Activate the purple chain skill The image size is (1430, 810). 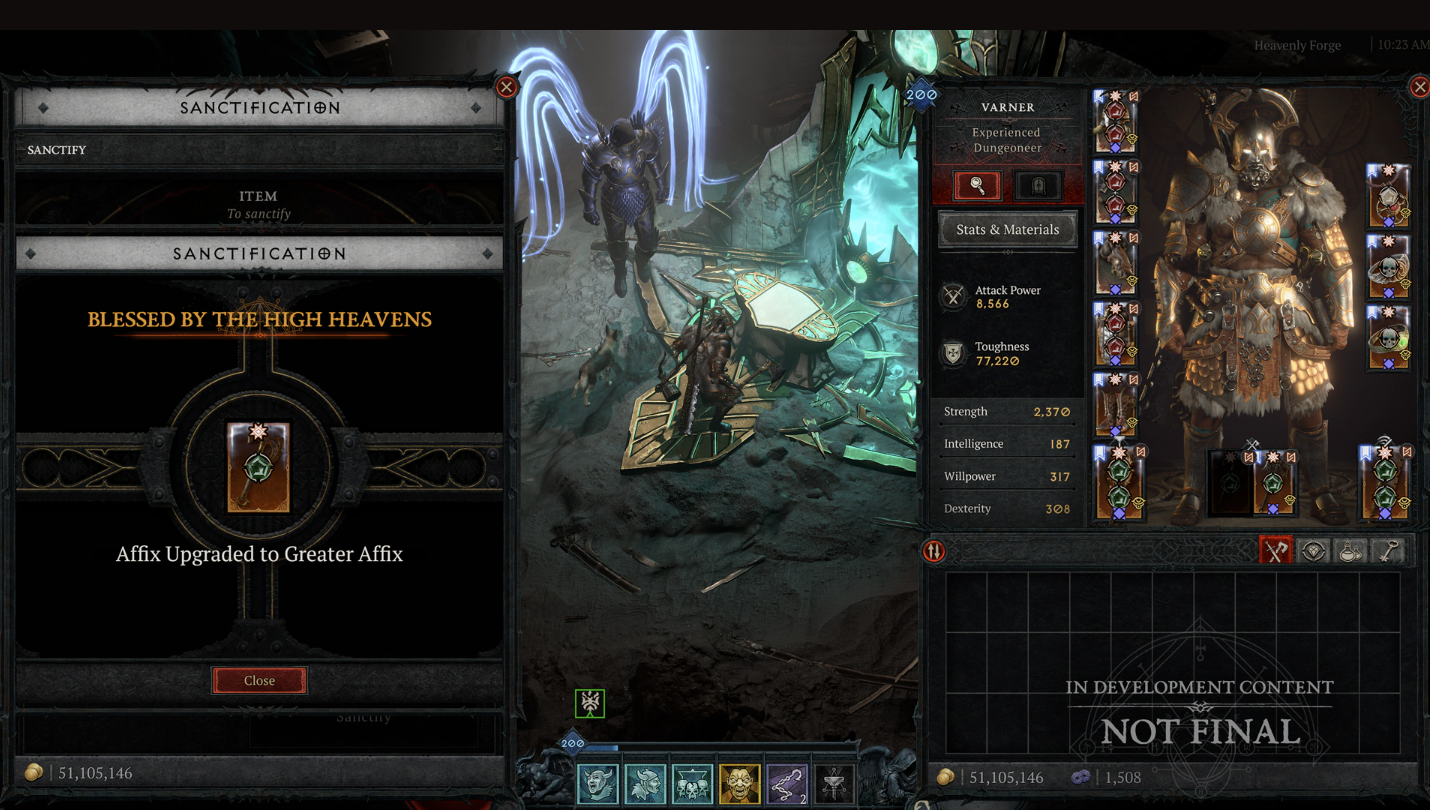pos(787,784)
